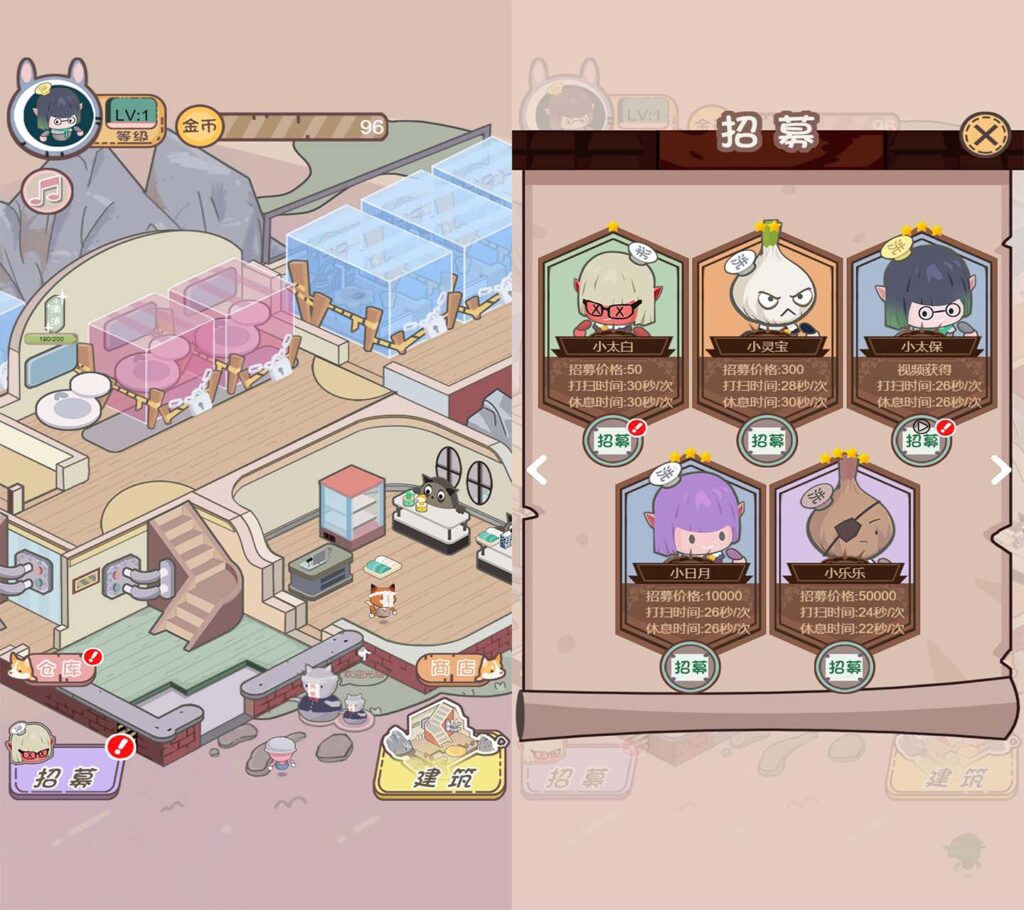Screen dimensions: 1024x910
Task: Recruit 小日月 for 10000 coins
Action: pos(690,667)
